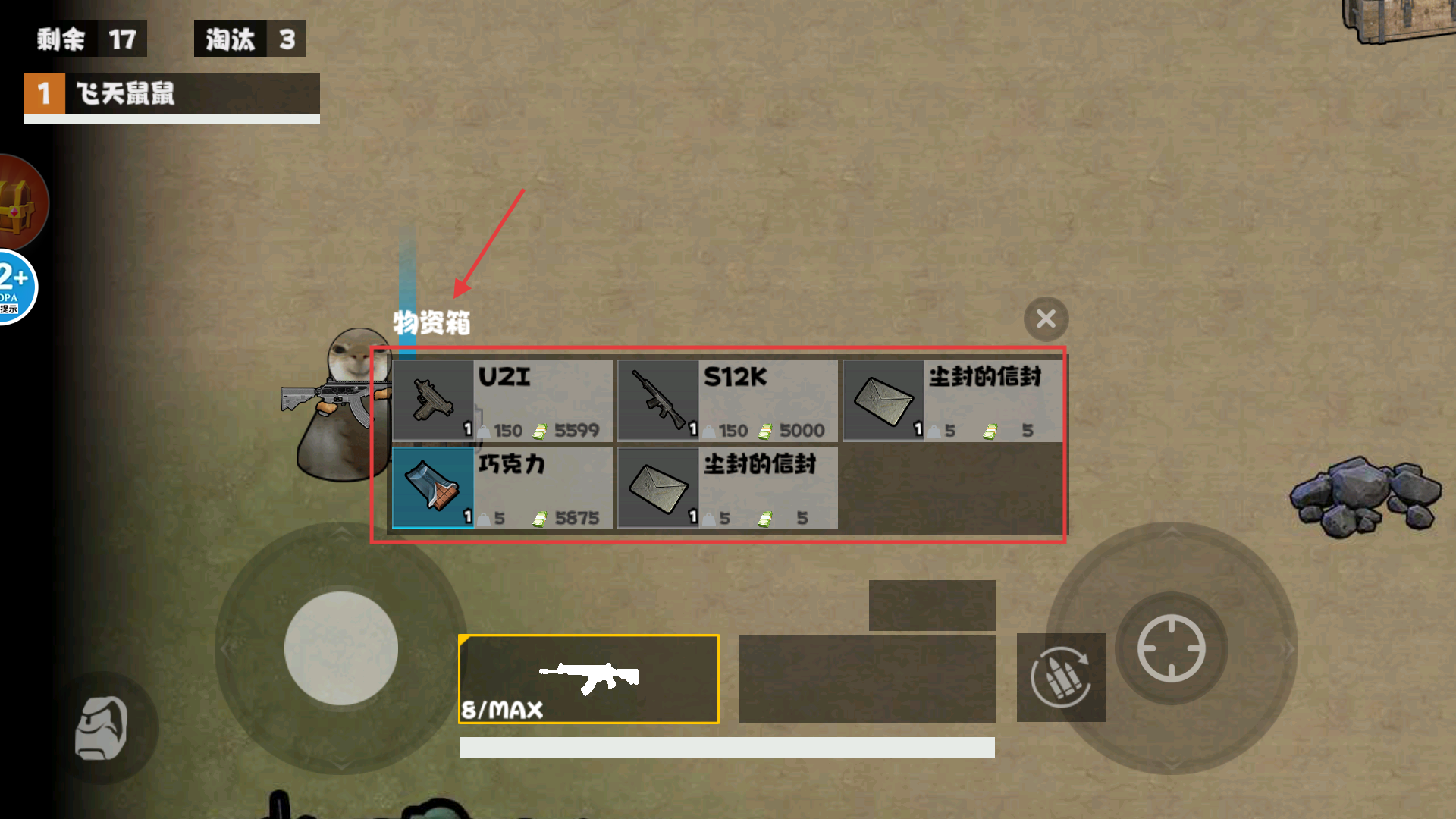Screen dimensions: 1456x819
Task: Close the 物资箱 supply crate panel
Action: click(x=1046, y=319)
